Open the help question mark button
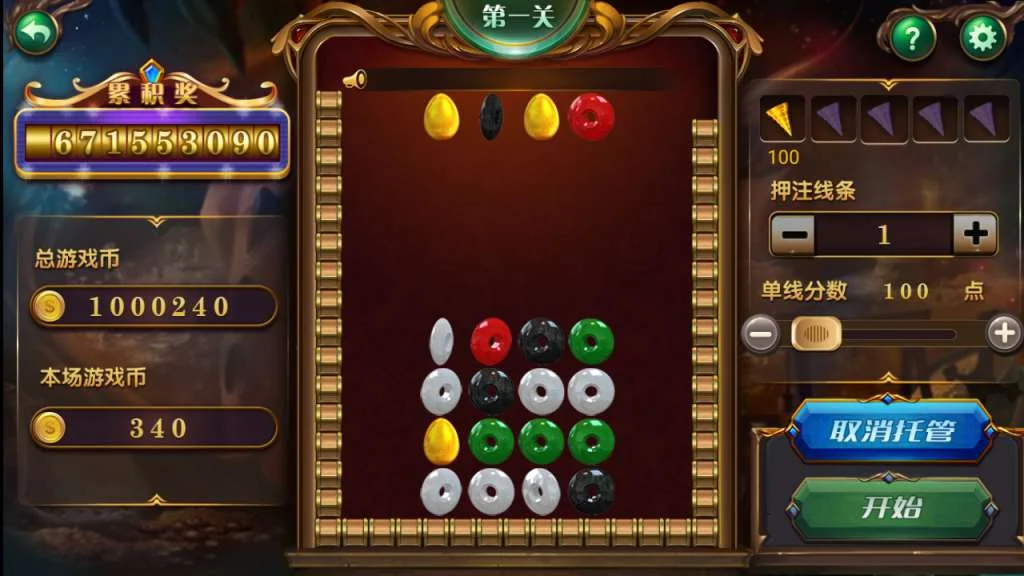Viewport: 1024px width, 576px height. [x=912, y=39]
